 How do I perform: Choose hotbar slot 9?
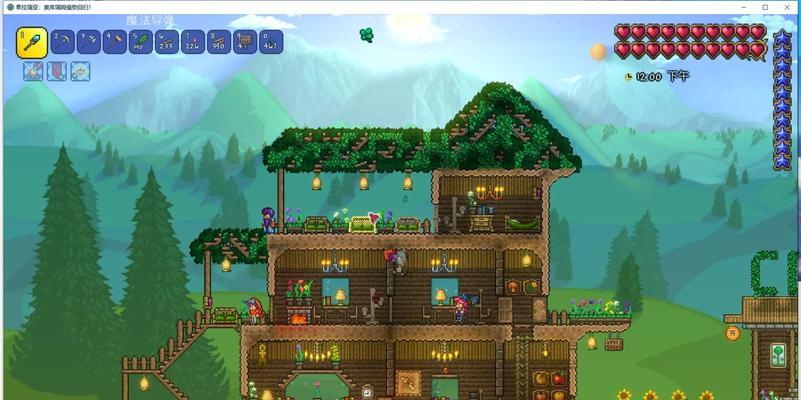(245, 42)
